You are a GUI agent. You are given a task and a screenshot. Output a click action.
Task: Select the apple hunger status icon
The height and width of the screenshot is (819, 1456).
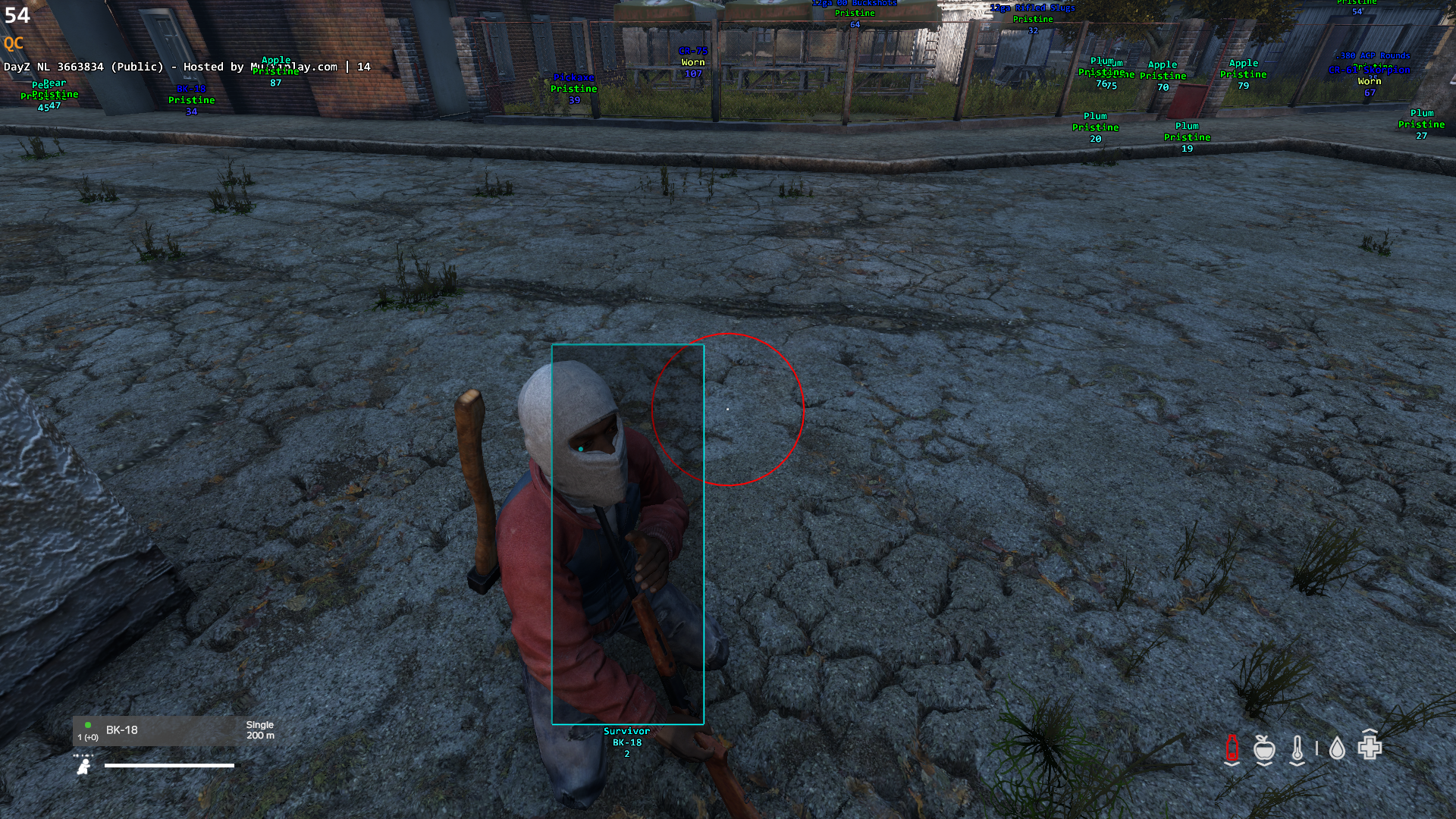pyautogui.click(x=1263, y=748)
